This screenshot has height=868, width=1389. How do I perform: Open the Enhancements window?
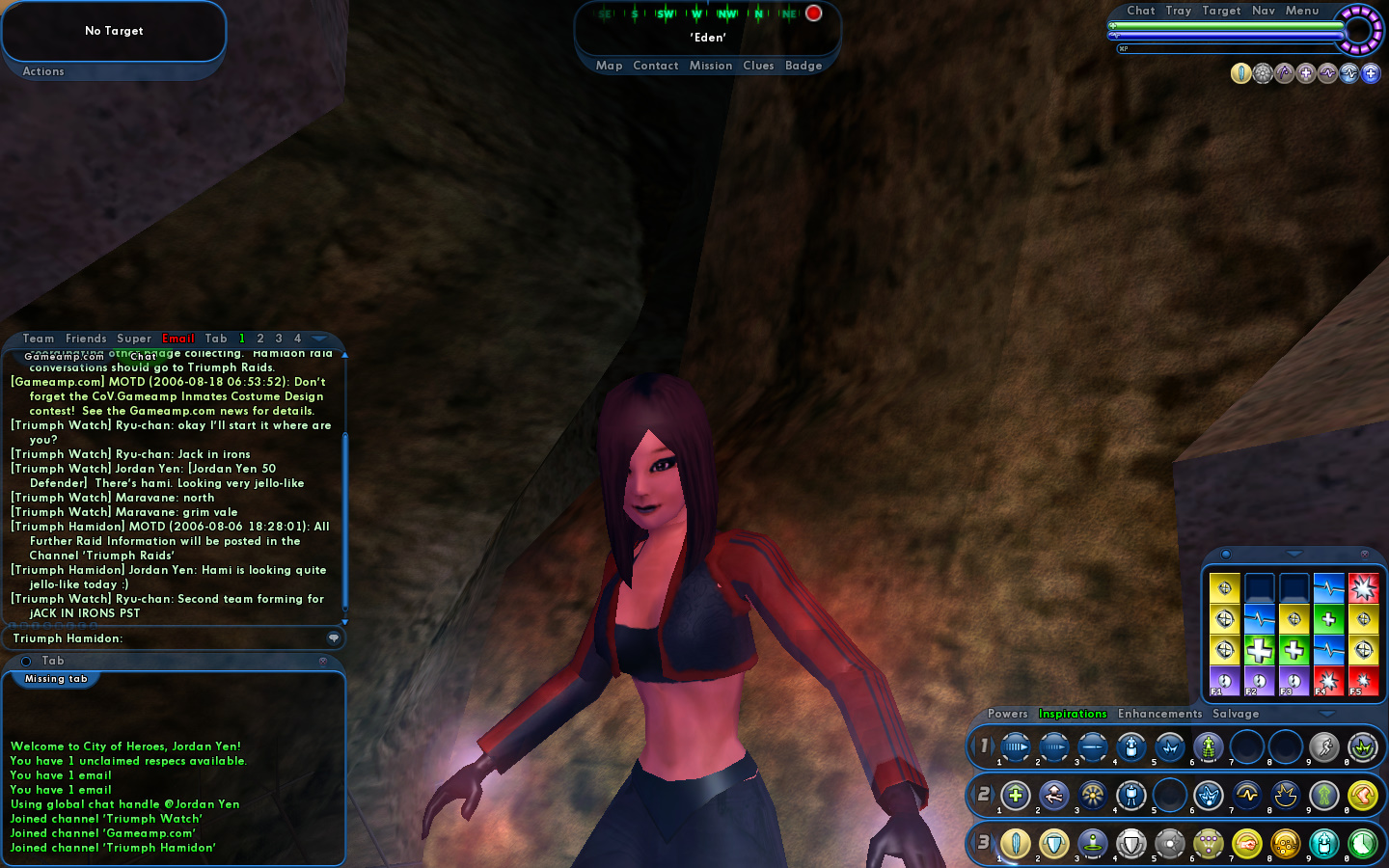click(x=1160, y=714)
